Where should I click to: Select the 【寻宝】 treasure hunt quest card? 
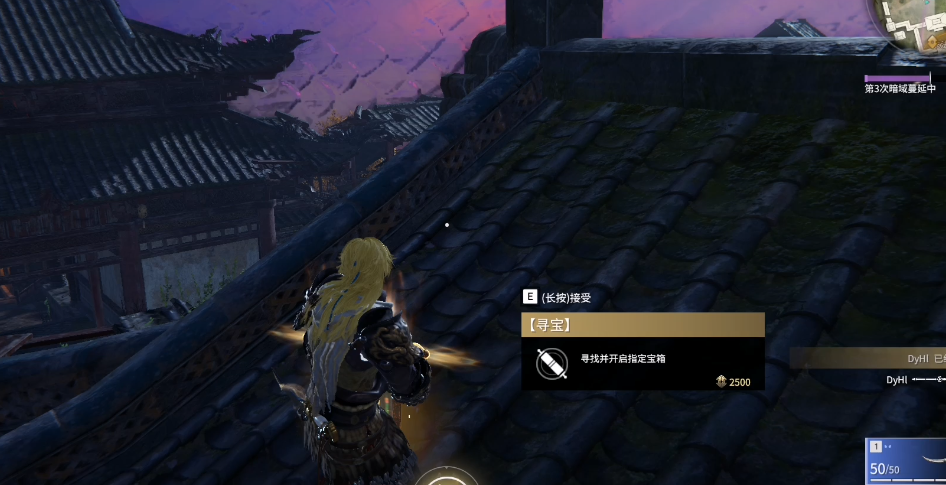[642, 351]
